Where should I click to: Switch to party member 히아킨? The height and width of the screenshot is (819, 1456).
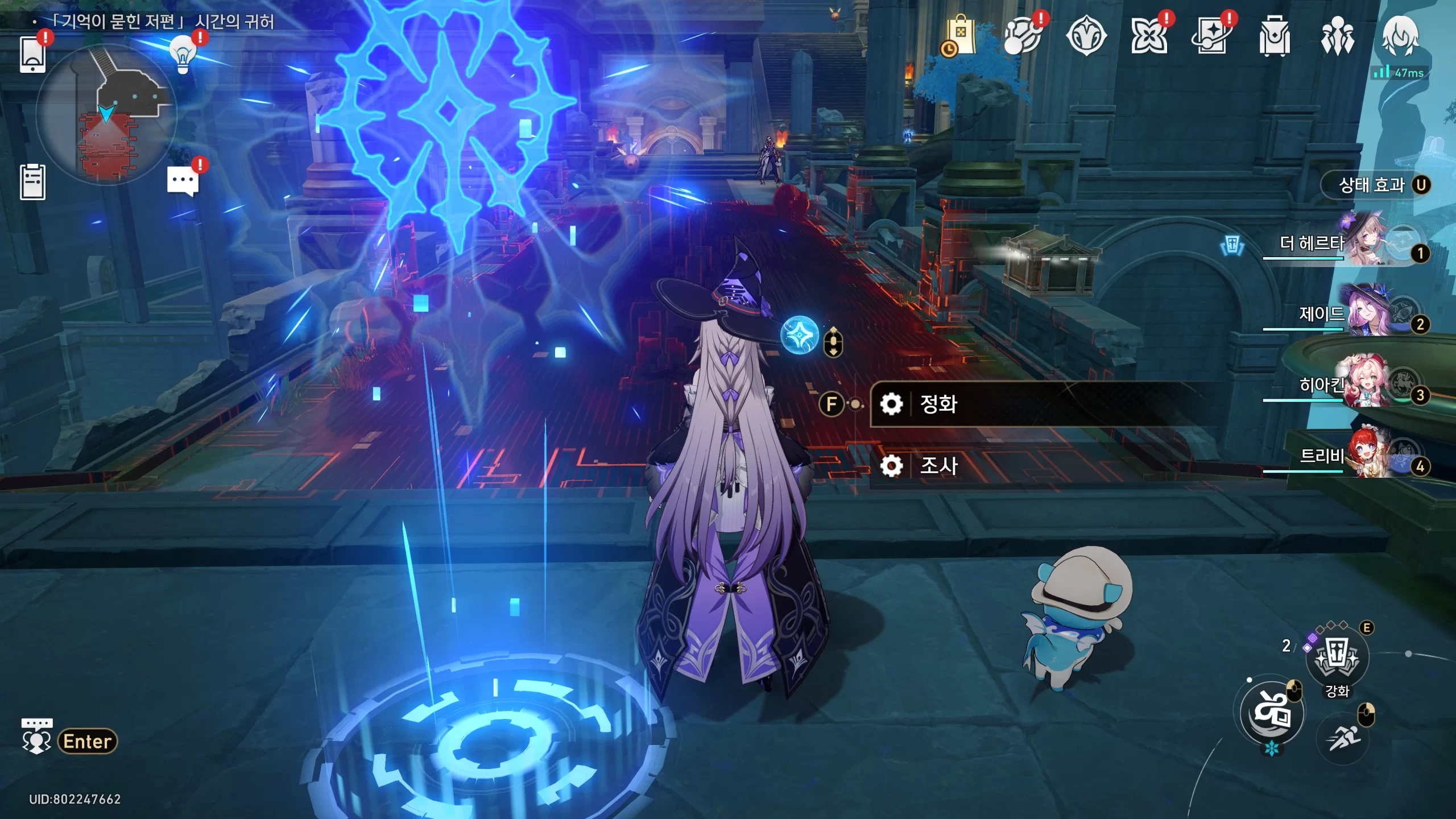pos(1365,386)
